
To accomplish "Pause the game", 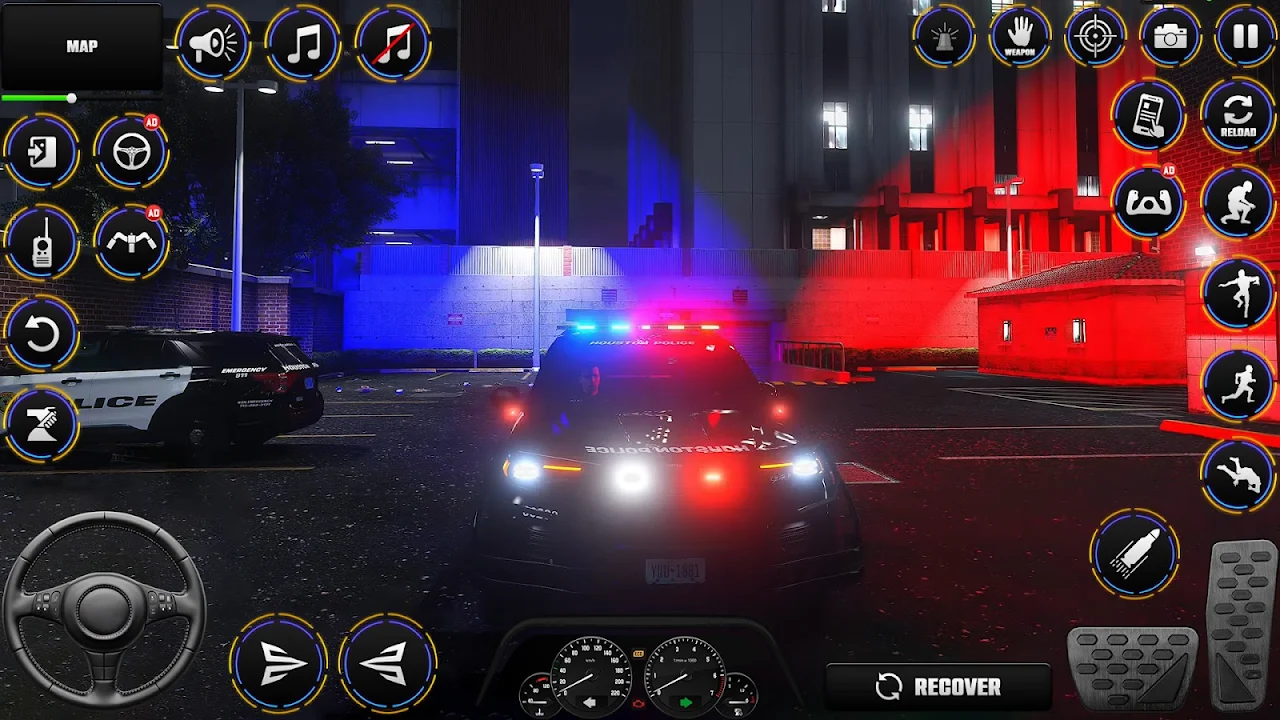I will coord(1245,37).
